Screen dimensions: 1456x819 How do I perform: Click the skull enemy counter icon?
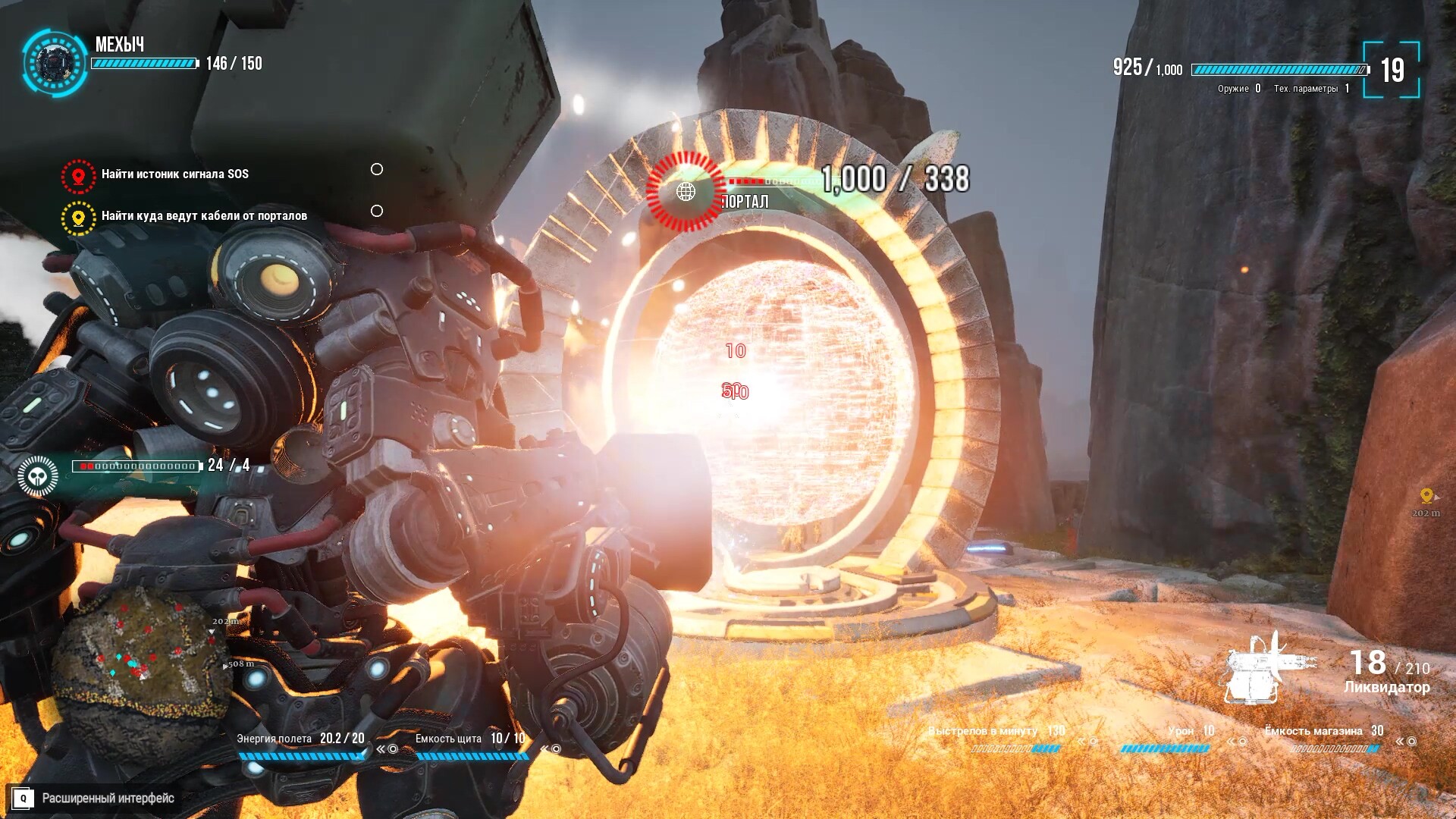pyautogui.click(x=38, y=476)
